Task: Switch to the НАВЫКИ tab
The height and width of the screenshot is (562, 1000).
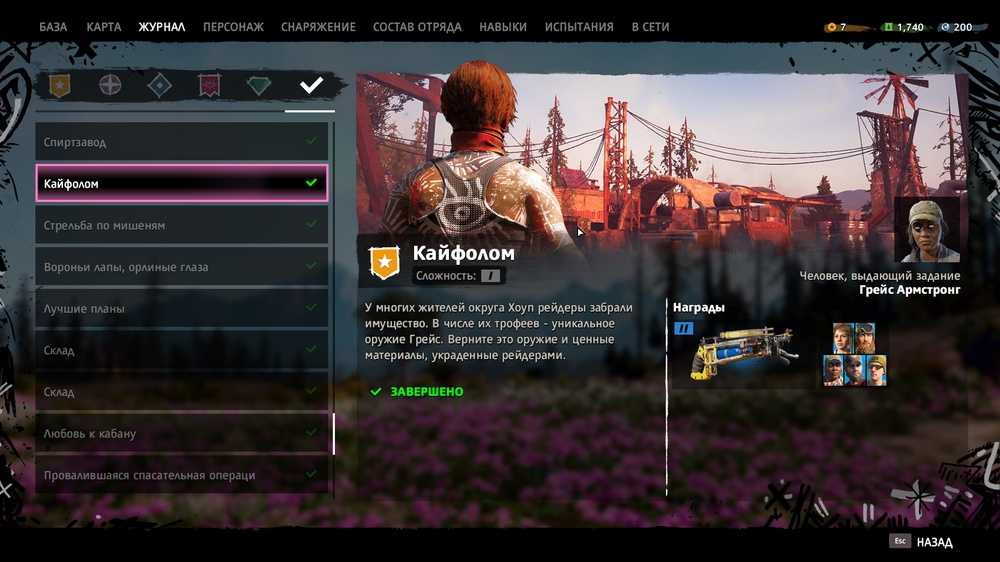Action: 503,27
